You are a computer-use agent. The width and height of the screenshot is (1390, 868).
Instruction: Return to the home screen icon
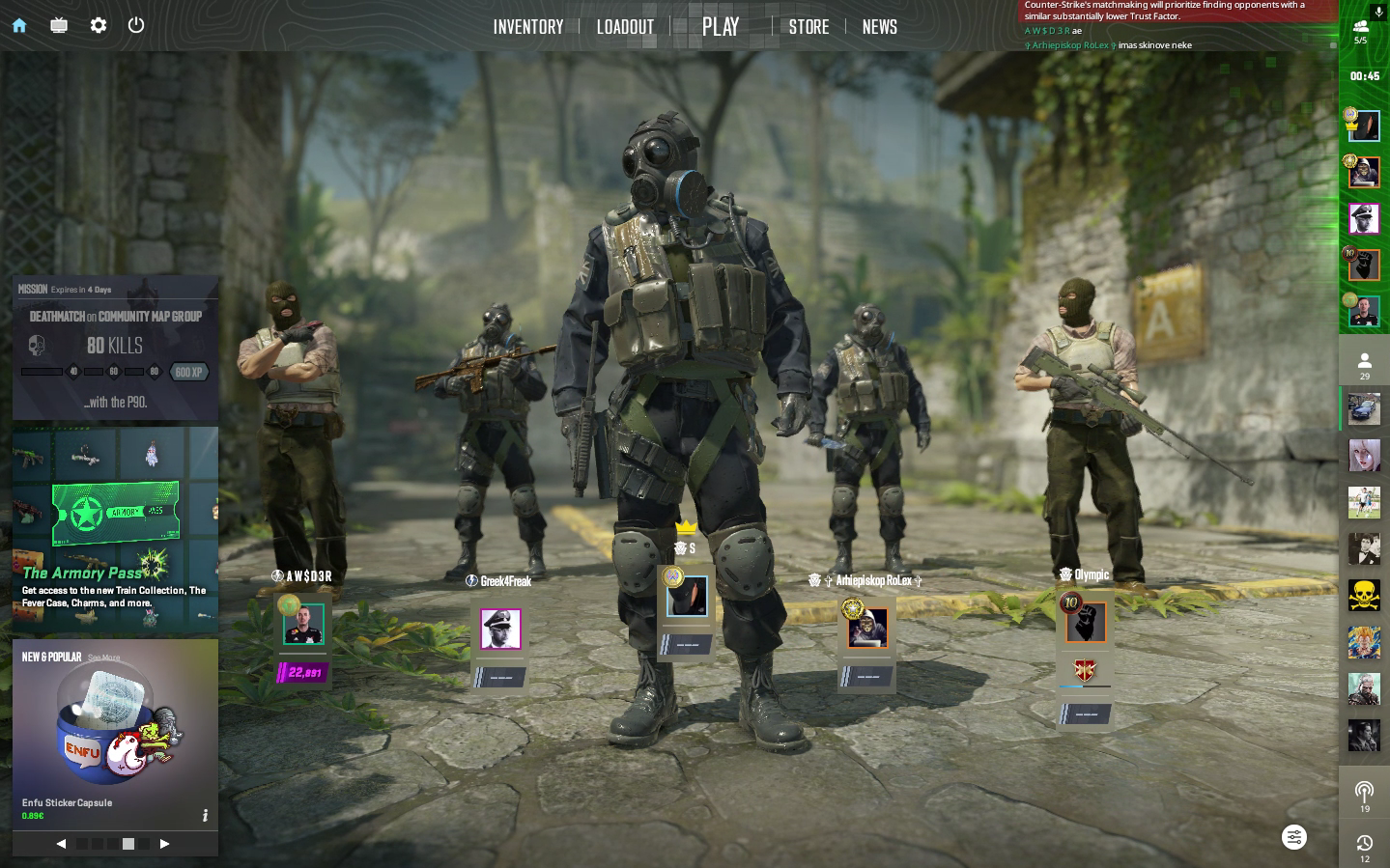pyautogui.click(x=19, y=26)
